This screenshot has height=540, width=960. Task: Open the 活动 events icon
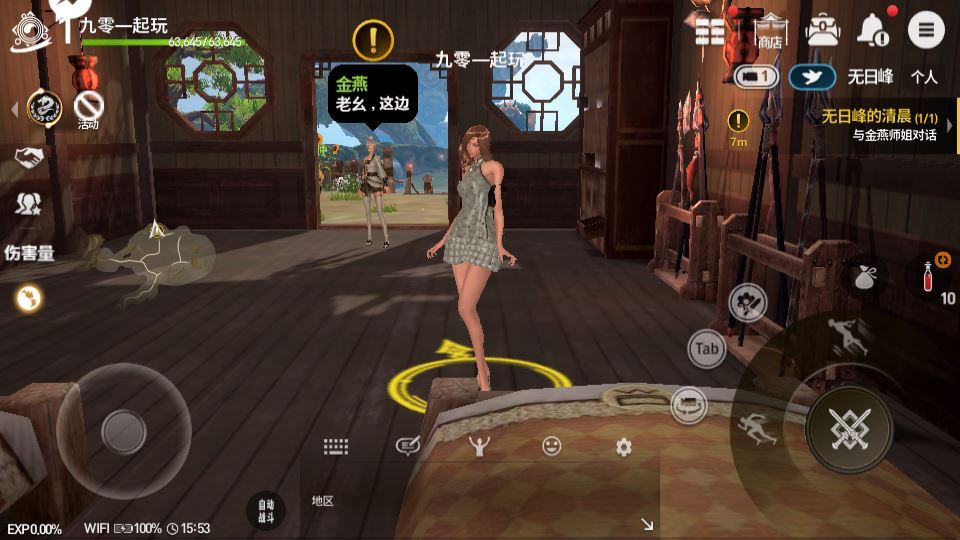coord(89,108)
